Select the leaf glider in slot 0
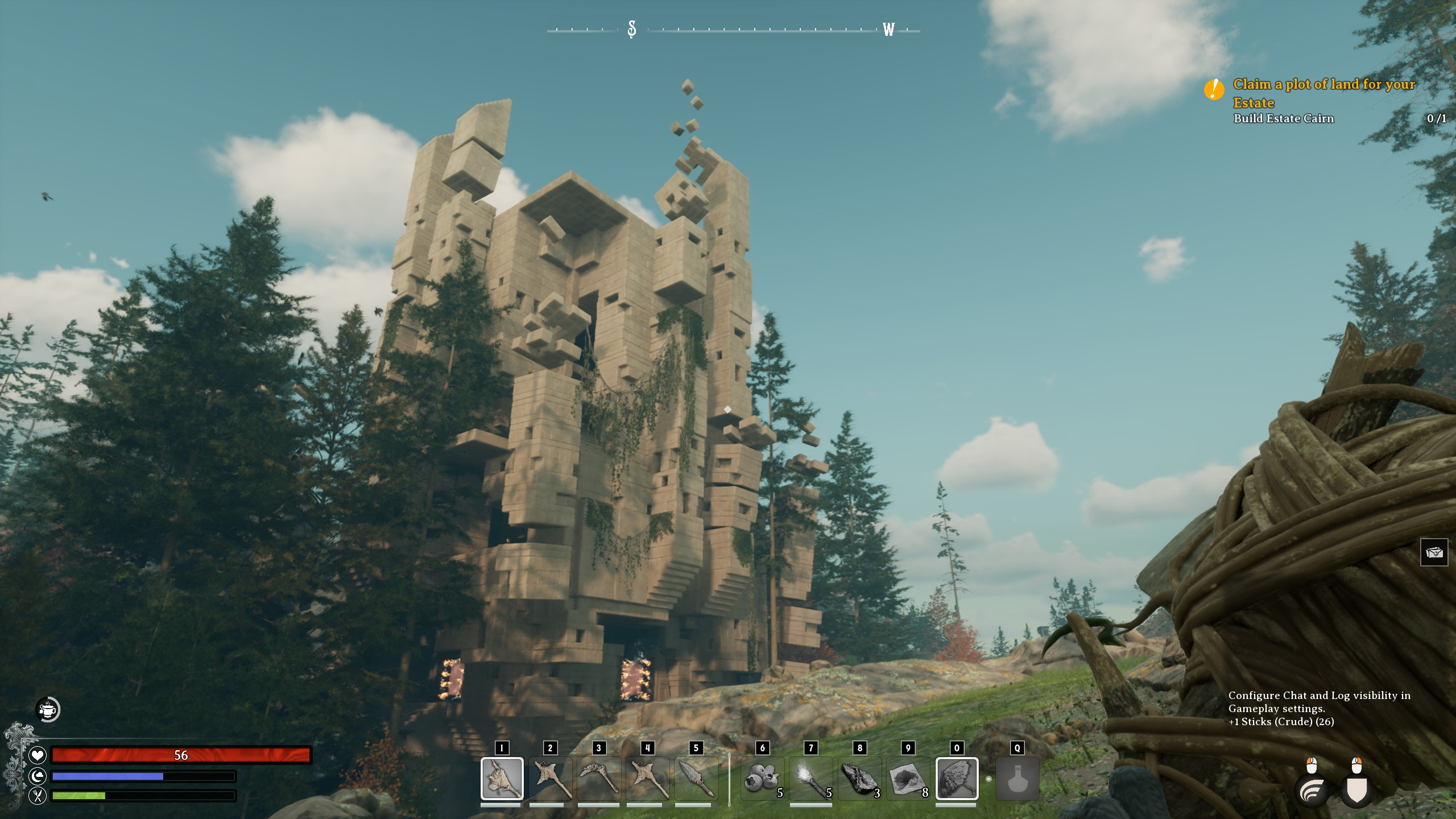The height and width of the screenshot is (819, 1456). click(957, 778)
